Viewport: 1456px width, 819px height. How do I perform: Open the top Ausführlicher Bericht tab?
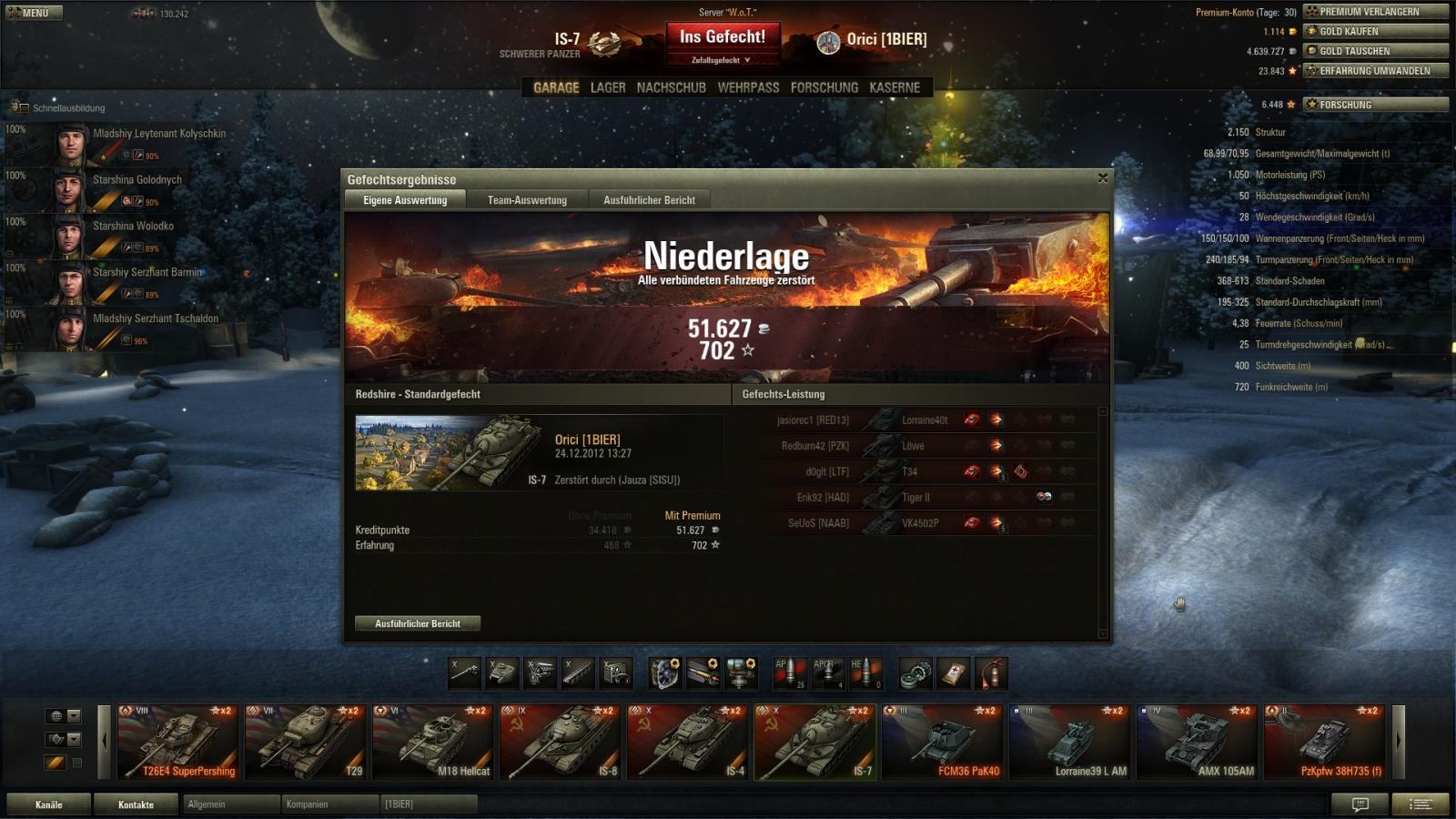tap(649, 200)
